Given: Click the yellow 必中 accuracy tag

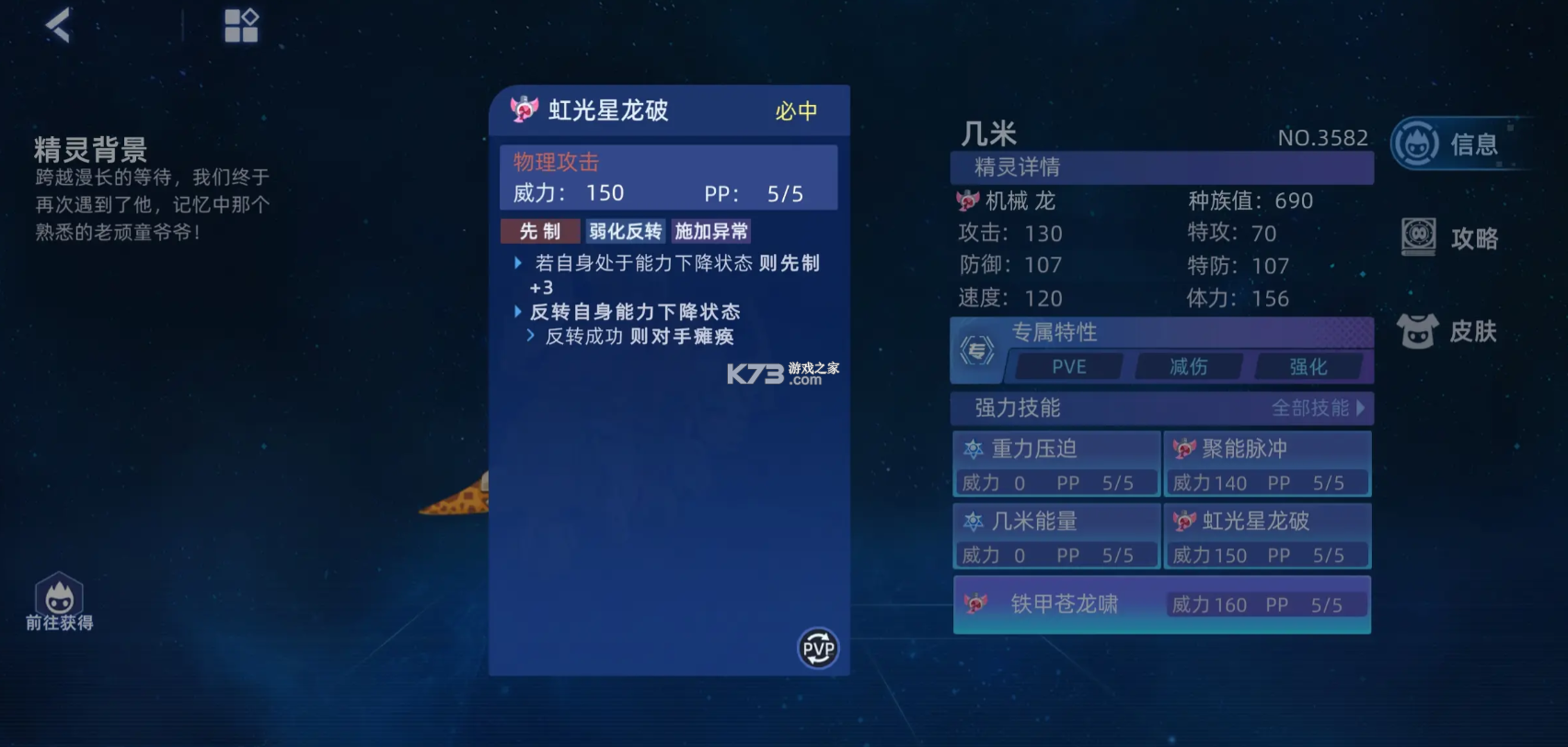Looking at the screenshot, I should click(x=797, y=110).
